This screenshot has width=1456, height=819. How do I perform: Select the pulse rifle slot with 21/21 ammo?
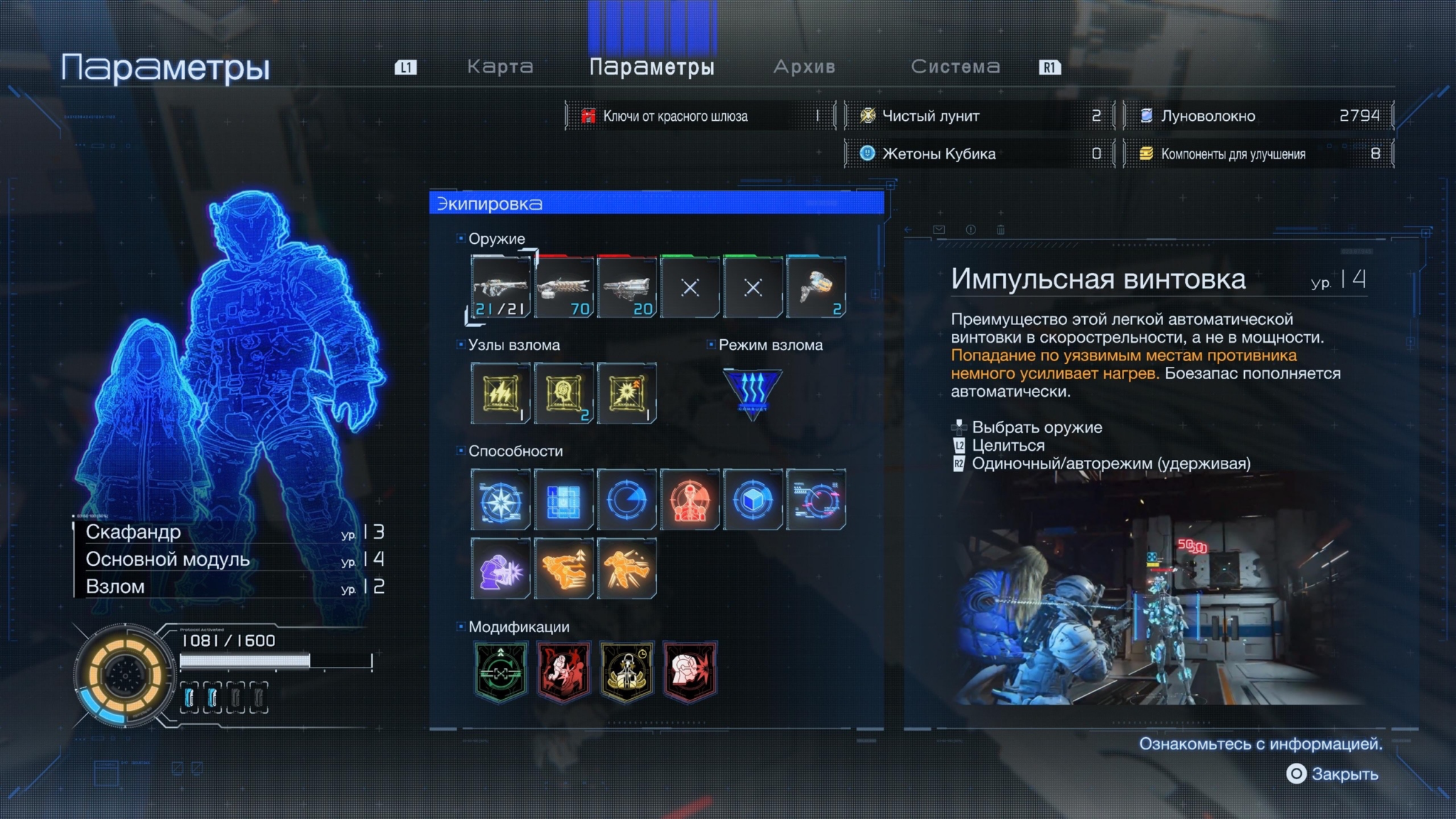(x=500, y=287)
